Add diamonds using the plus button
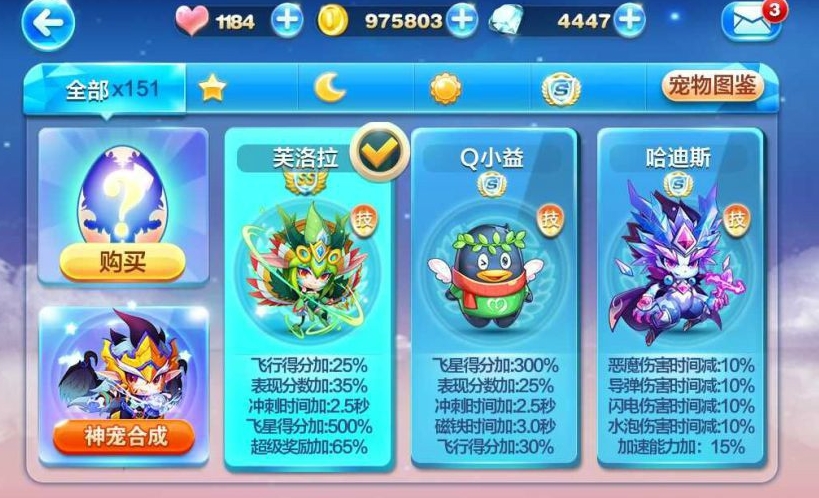Image resolution: width=819 pixels, height=498 pixels. point(628,21)
